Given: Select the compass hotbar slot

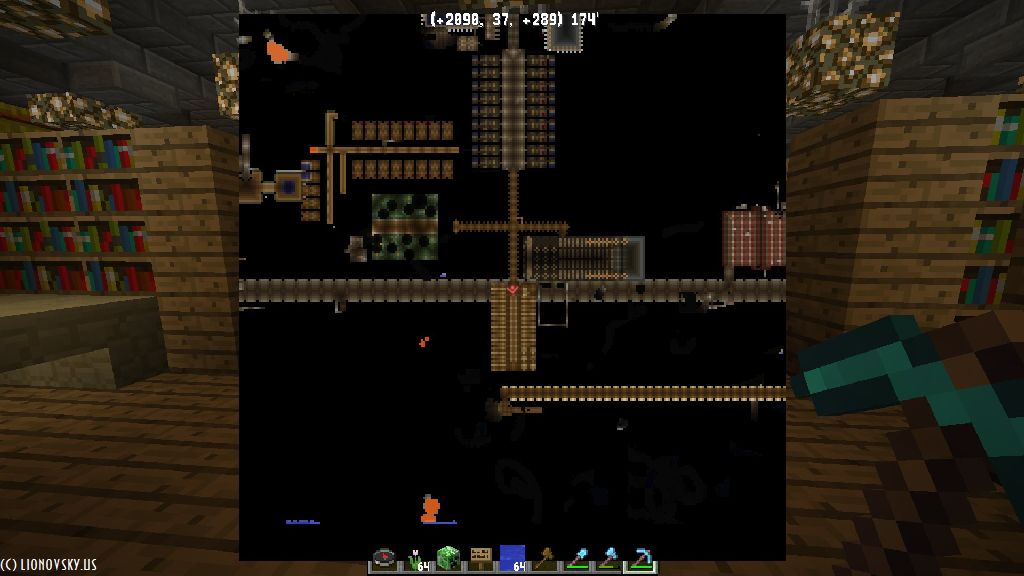Looking at the screenshot, I should pyautogui.click(x=384, y=559).
